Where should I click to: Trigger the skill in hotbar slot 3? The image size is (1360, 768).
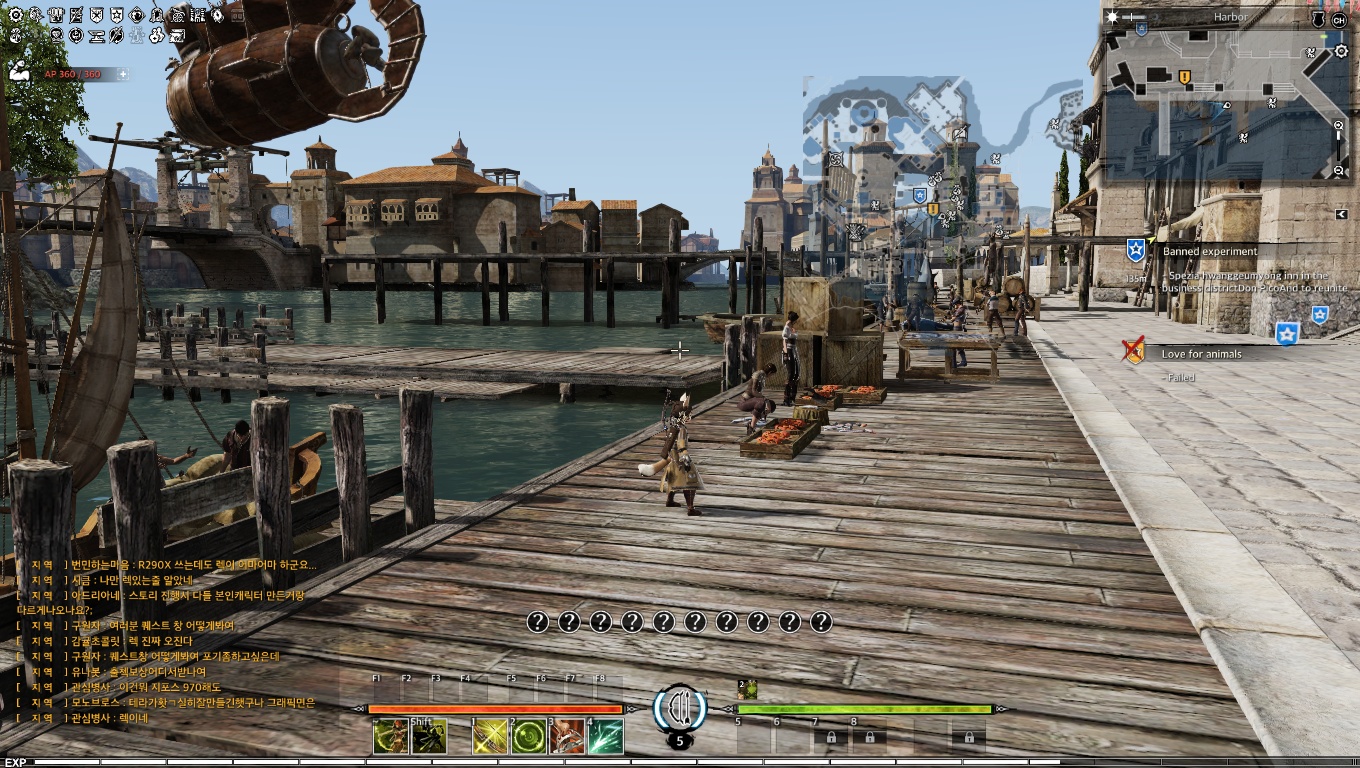coord(567,737)
